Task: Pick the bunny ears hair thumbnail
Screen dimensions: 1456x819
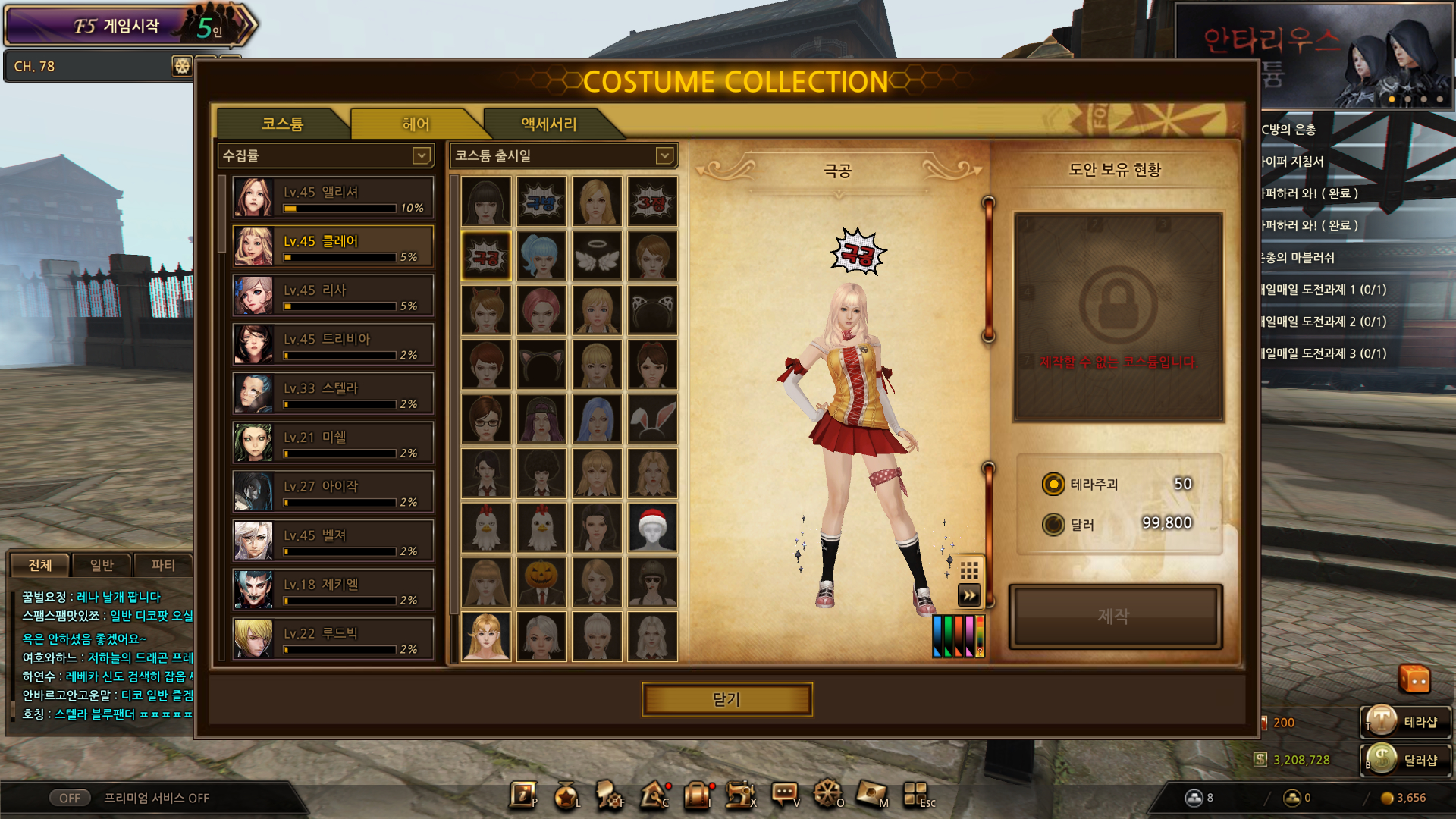Action: [652, 419]
